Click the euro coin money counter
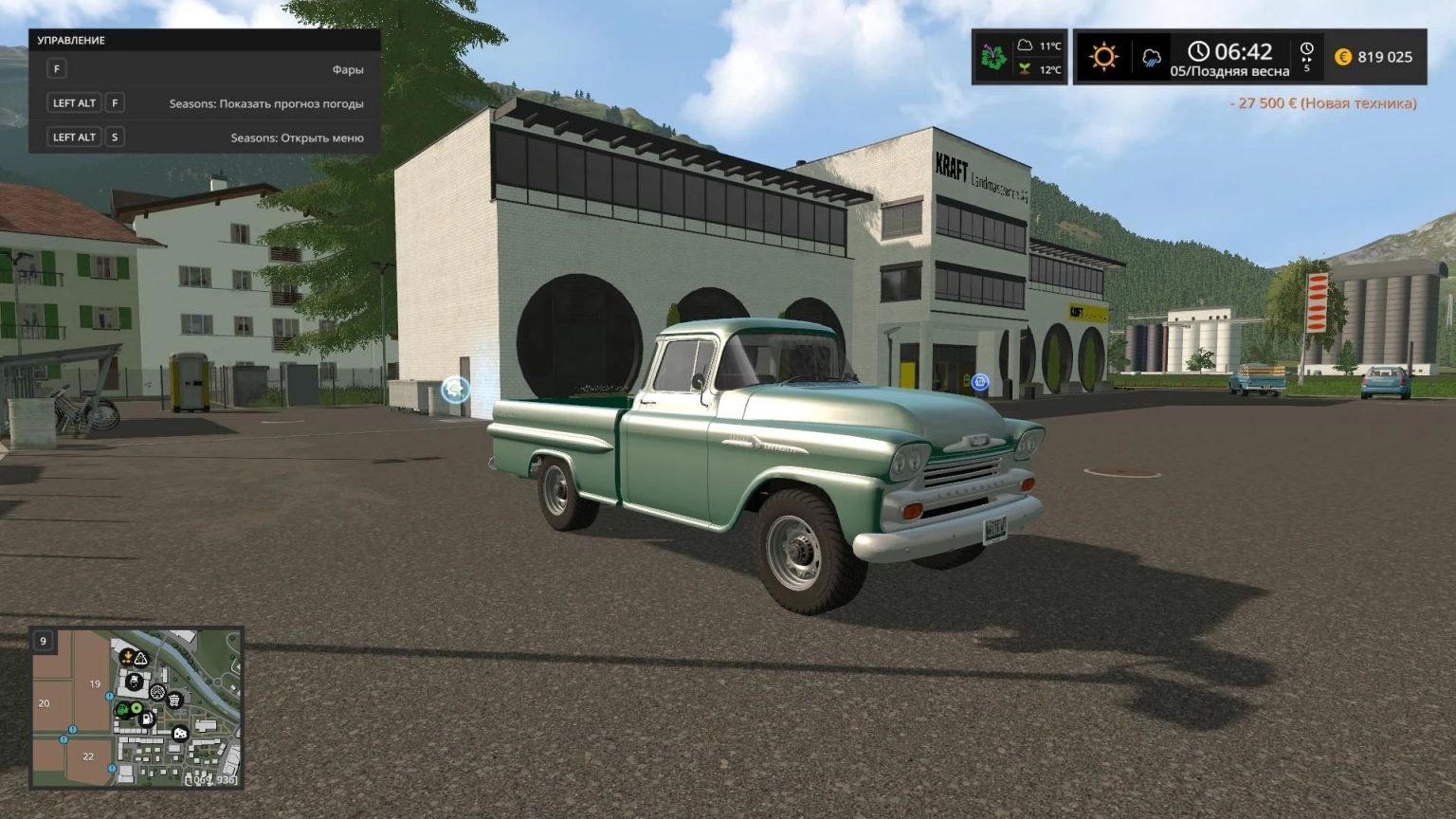The width and height of the screenshot is (1456, 819). tap(1344, 57)
